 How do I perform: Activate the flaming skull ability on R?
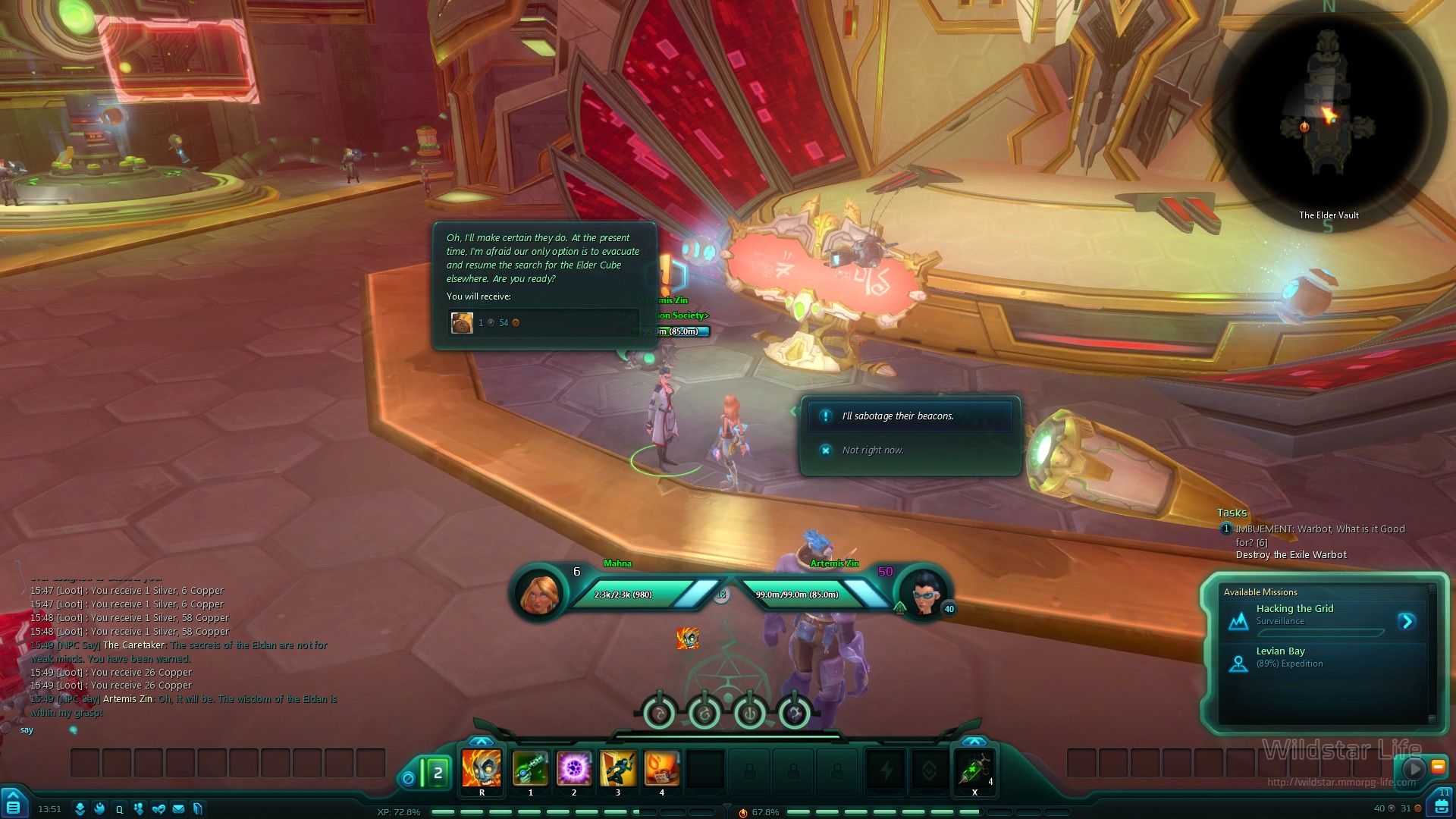click(482, 768)
